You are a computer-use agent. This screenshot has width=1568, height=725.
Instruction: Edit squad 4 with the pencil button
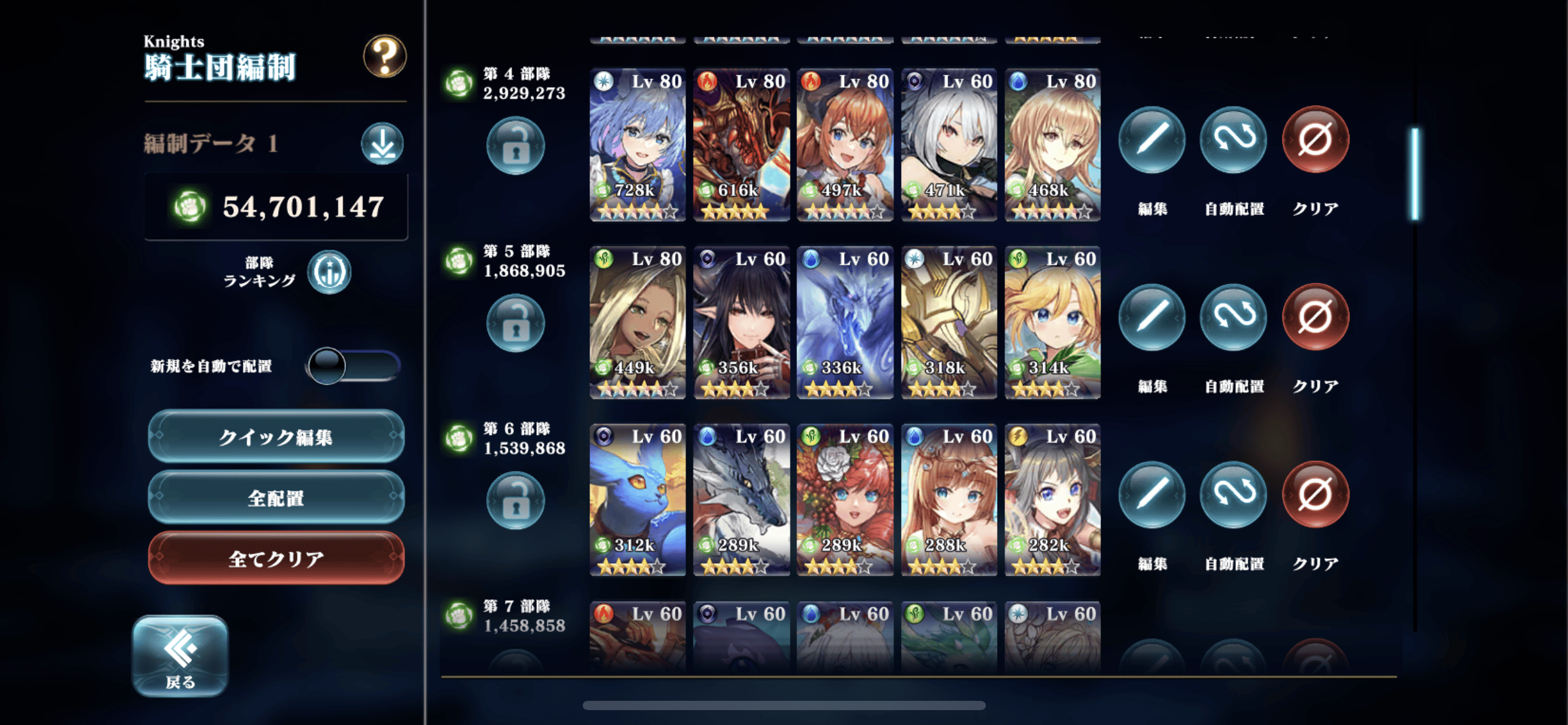click(x=1152, y=140)
